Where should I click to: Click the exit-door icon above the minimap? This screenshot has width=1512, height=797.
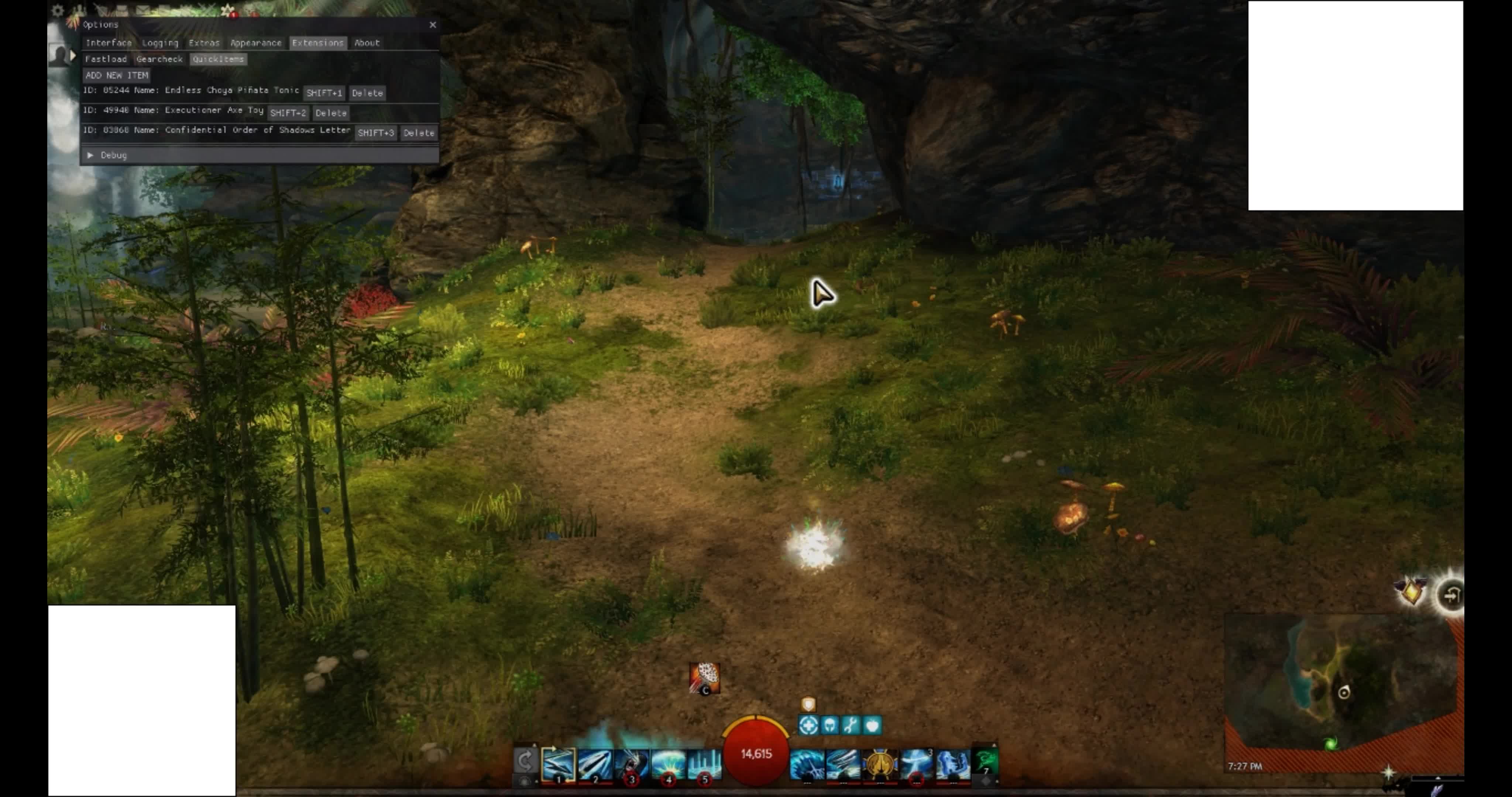pyautogui.click(x=1450, y=596)
